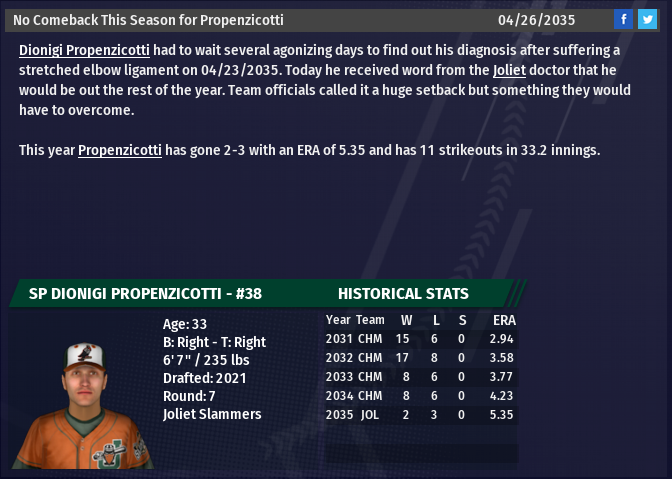Screen dimensions: 672x479
Task: Open the Joliet team link
Action: coord(508,70)
